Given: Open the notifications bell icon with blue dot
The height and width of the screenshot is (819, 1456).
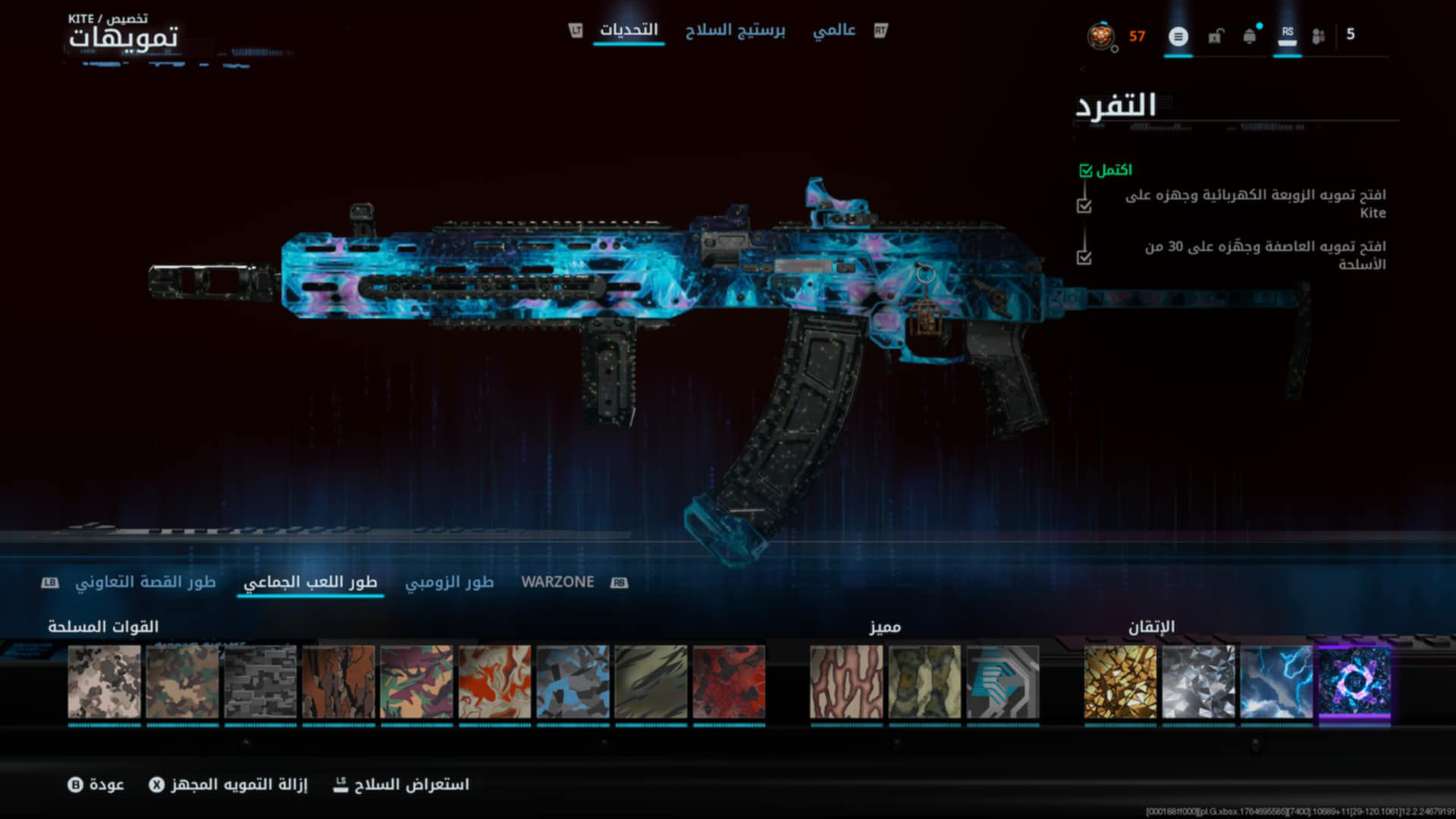Looking at the screenshot, I should click(x=1250, y=36).
